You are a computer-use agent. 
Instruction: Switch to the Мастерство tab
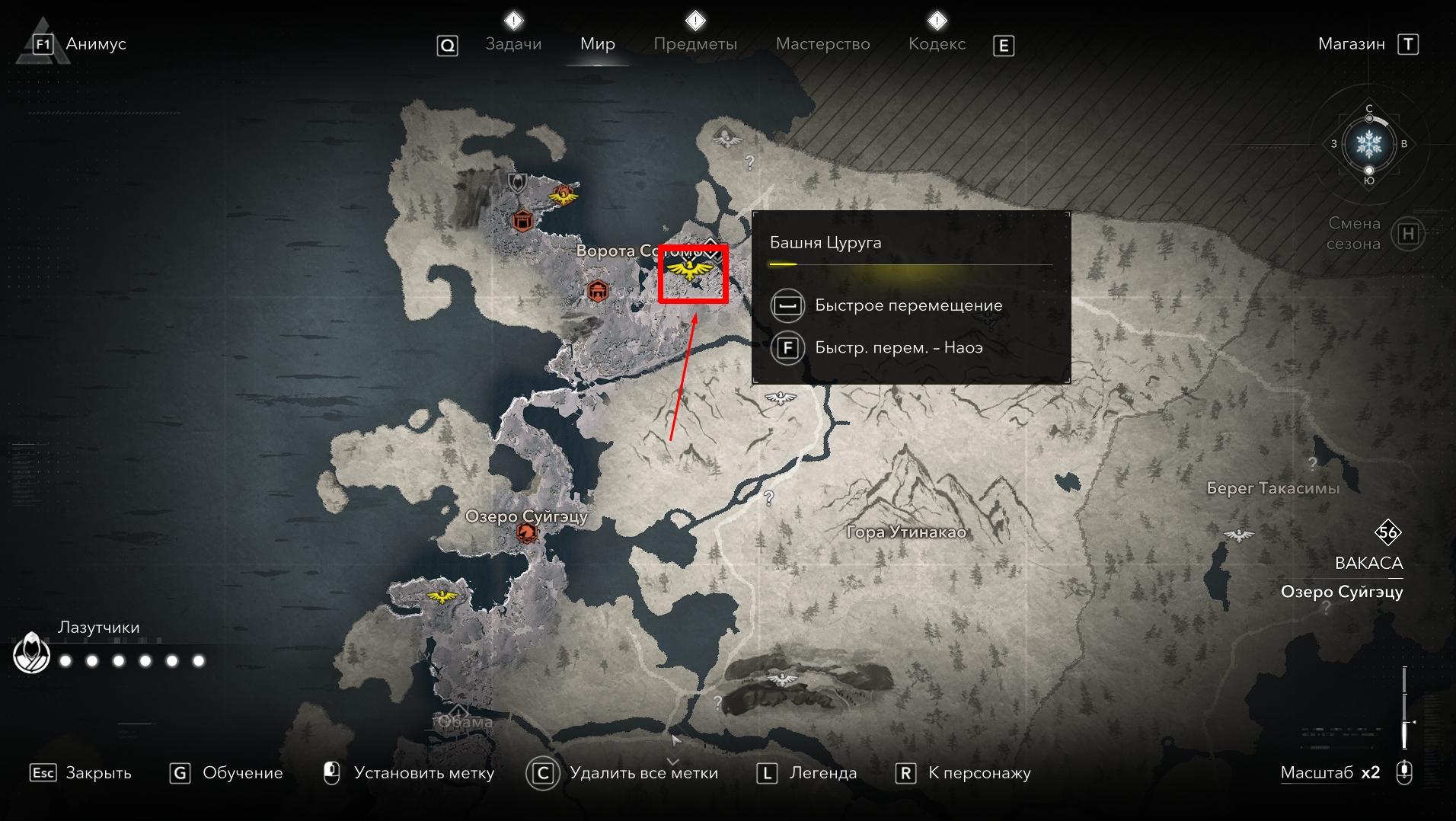[x=822, y=44]
